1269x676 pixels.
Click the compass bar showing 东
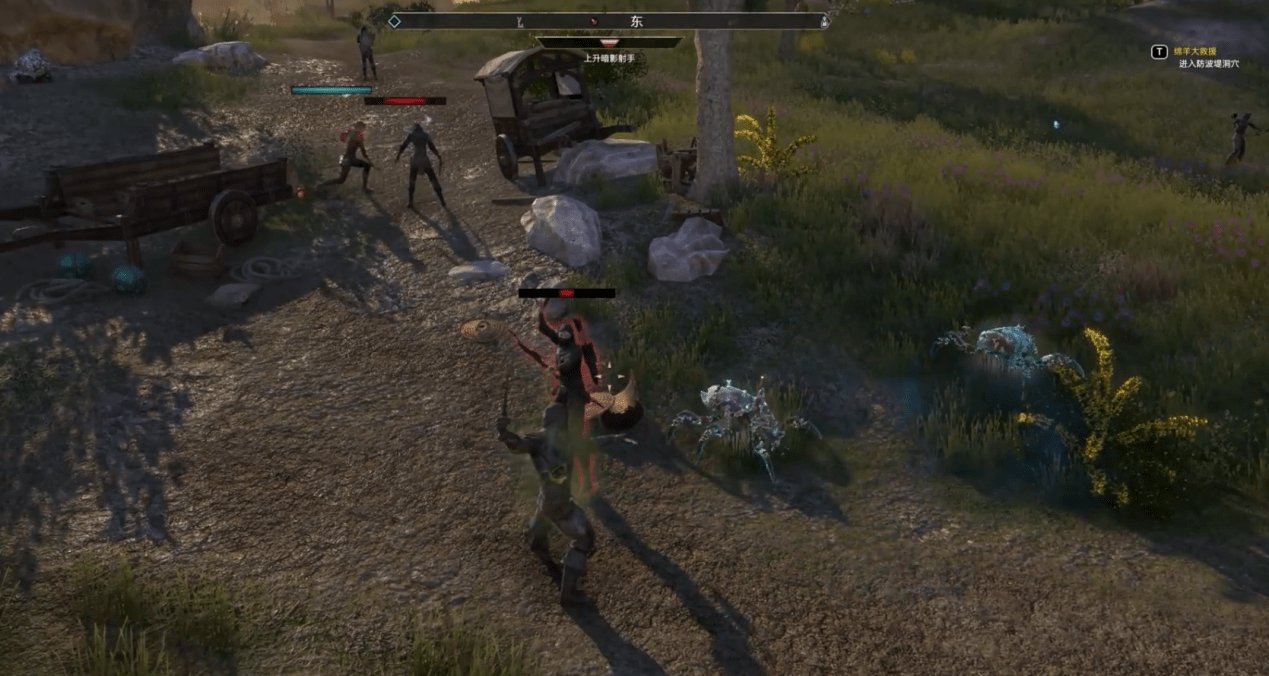pyautogui.click(x=609, y=21)
